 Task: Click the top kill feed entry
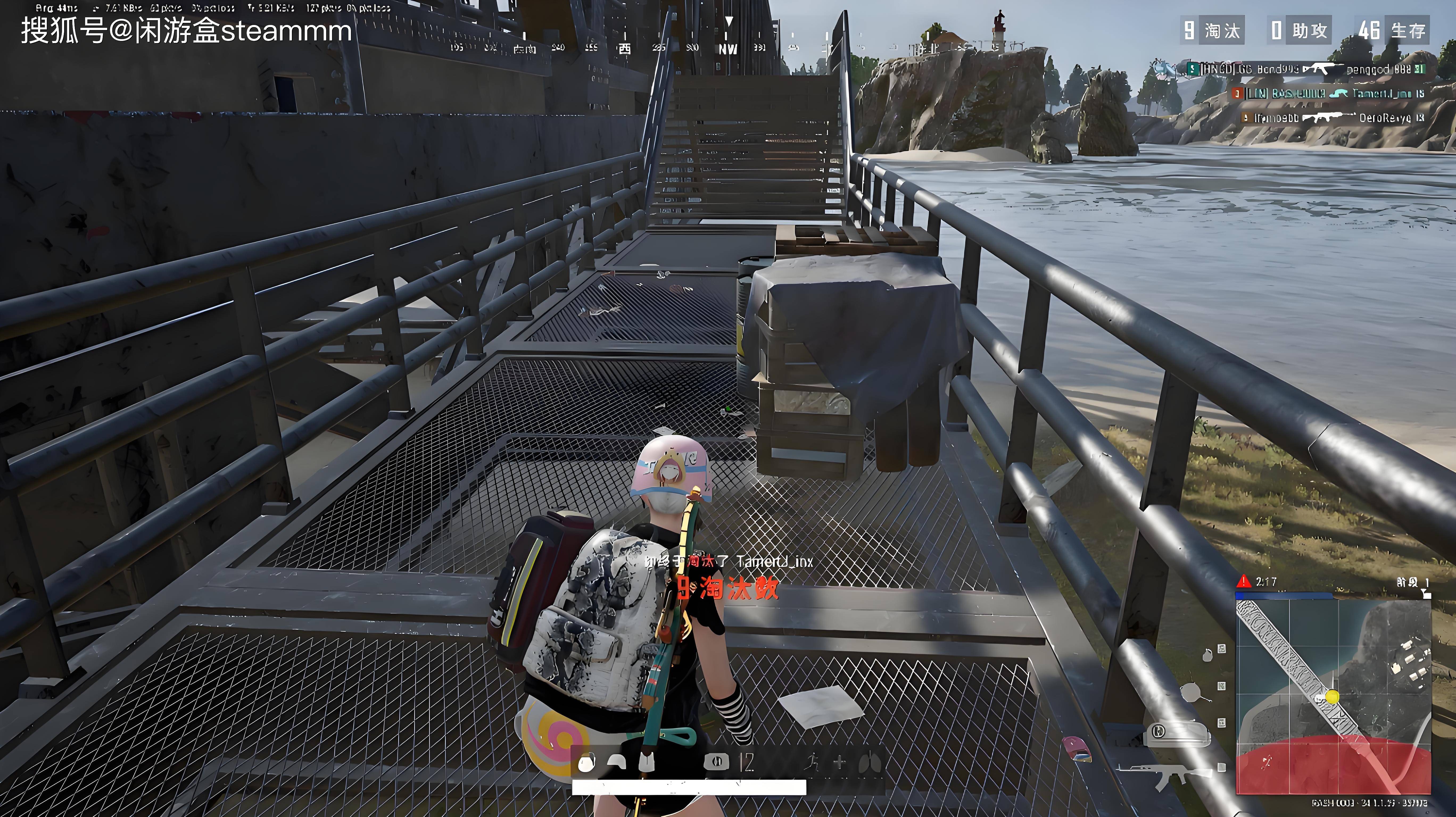[1306, 69]
